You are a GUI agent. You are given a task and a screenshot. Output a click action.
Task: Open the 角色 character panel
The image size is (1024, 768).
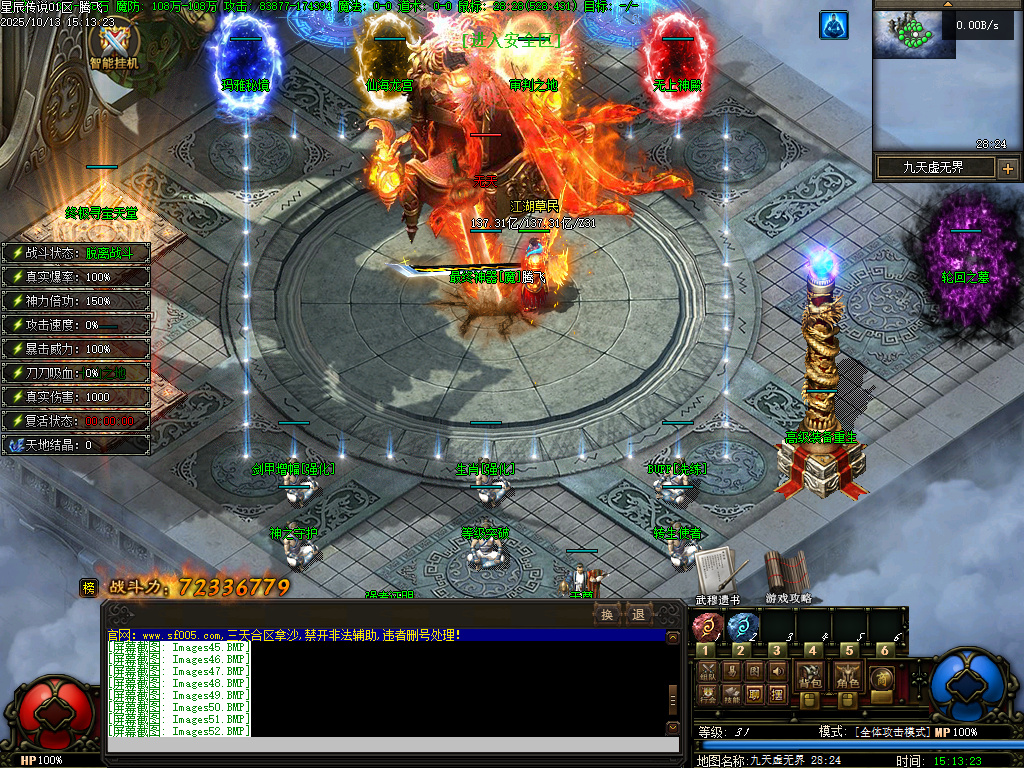846,676
